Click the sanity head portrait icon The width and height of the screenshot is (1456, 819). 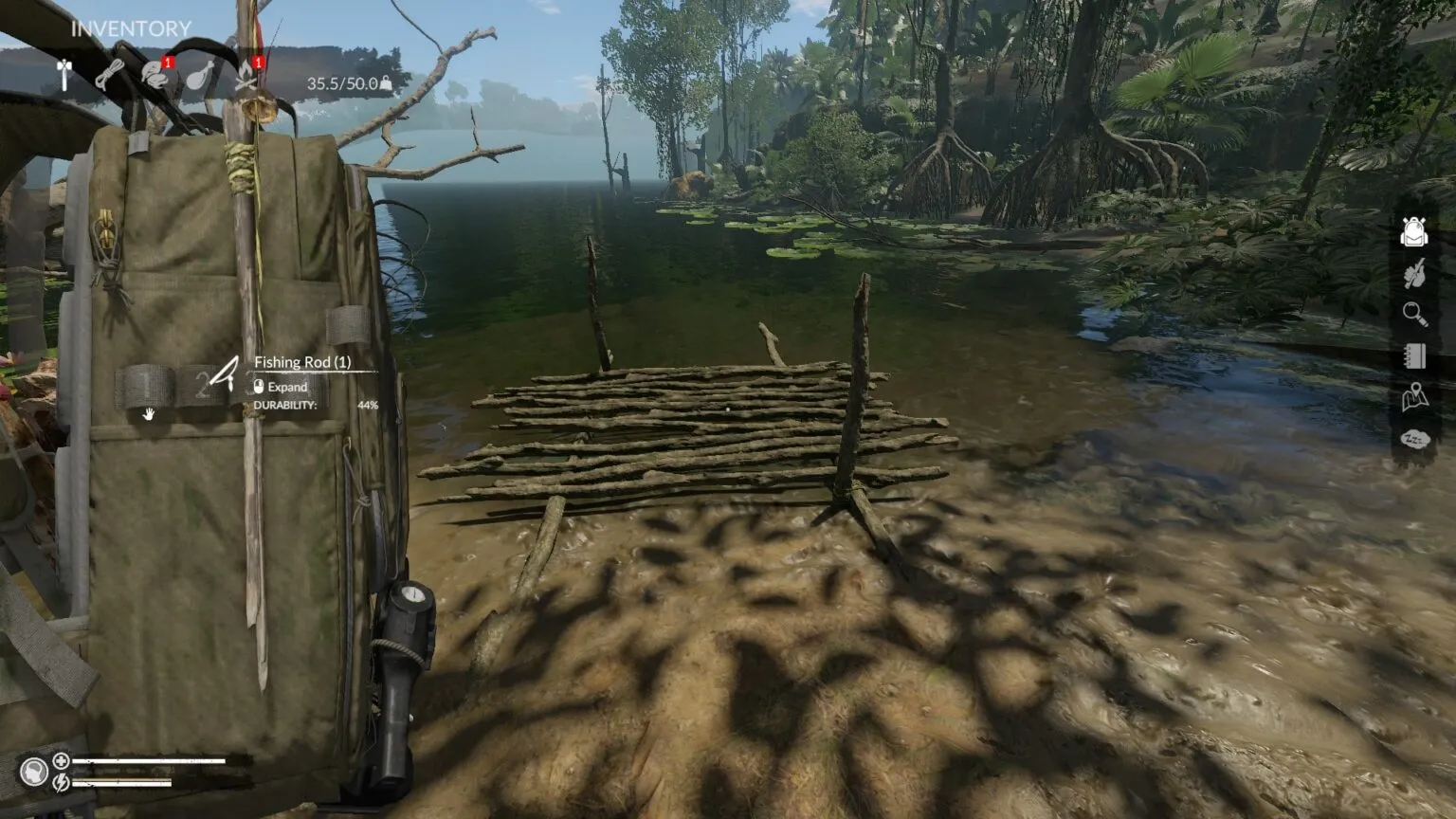click(x=34, y=770)
